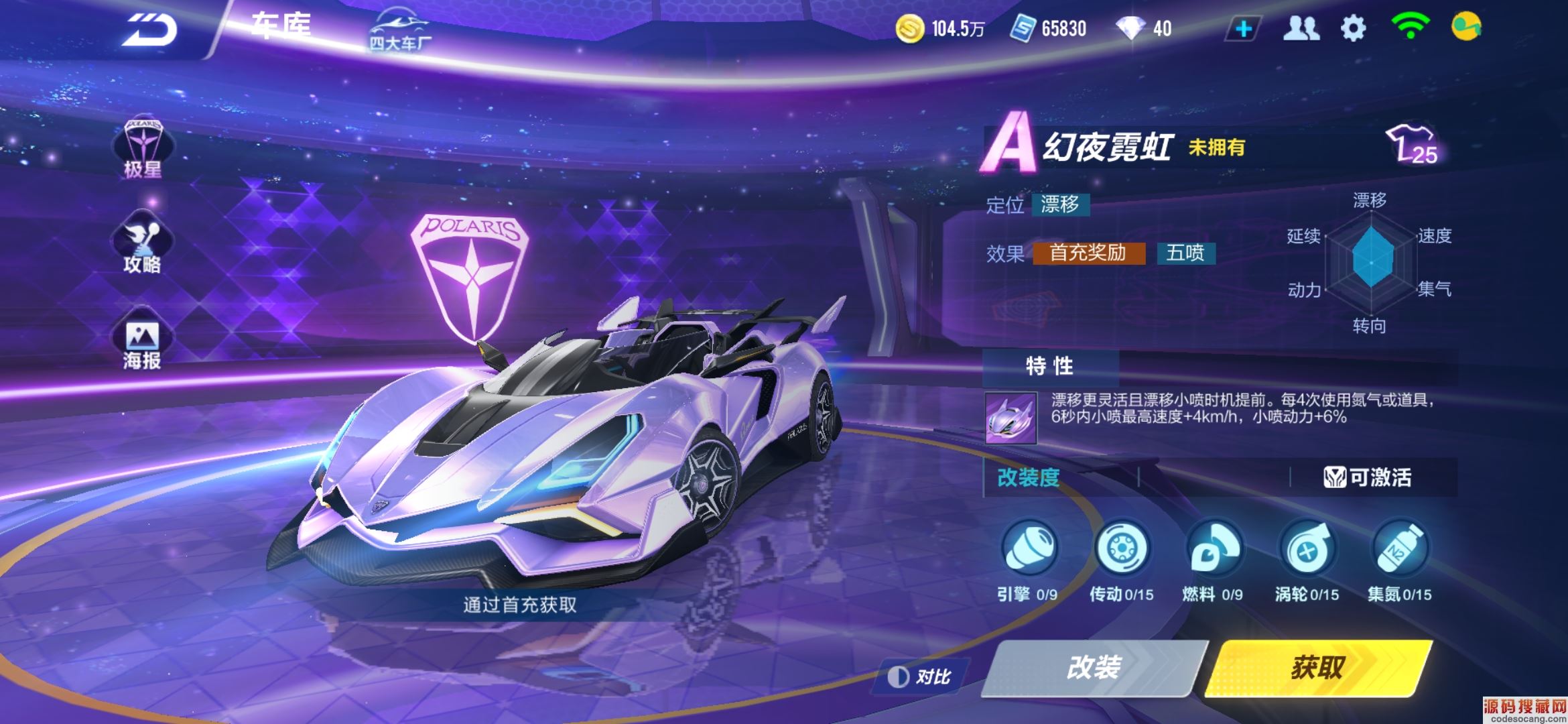Click the yellow 获取 obtain button

click(1317, 668)
